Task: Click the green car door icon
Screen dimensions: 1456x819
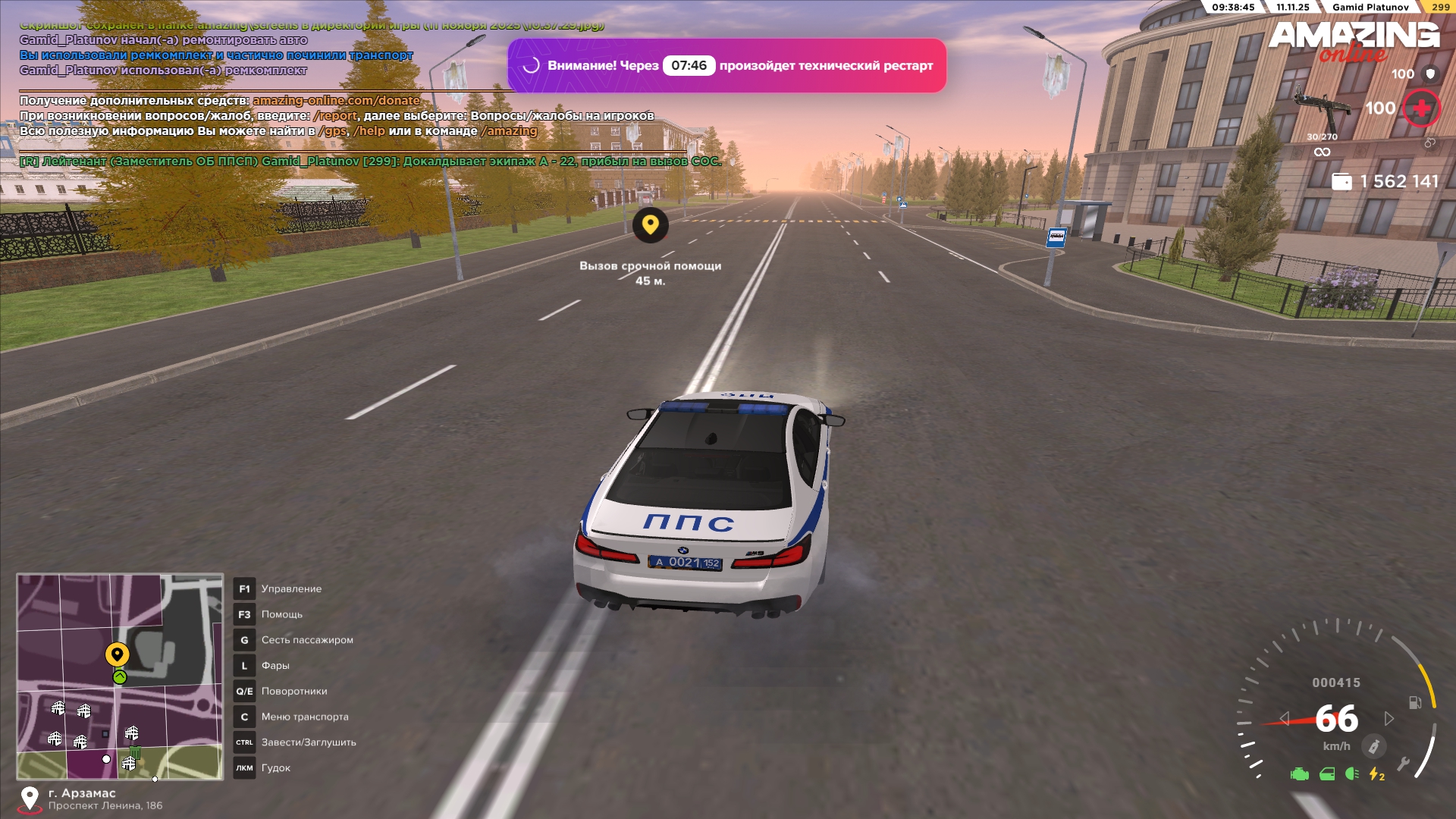Action: point(1326,774)
